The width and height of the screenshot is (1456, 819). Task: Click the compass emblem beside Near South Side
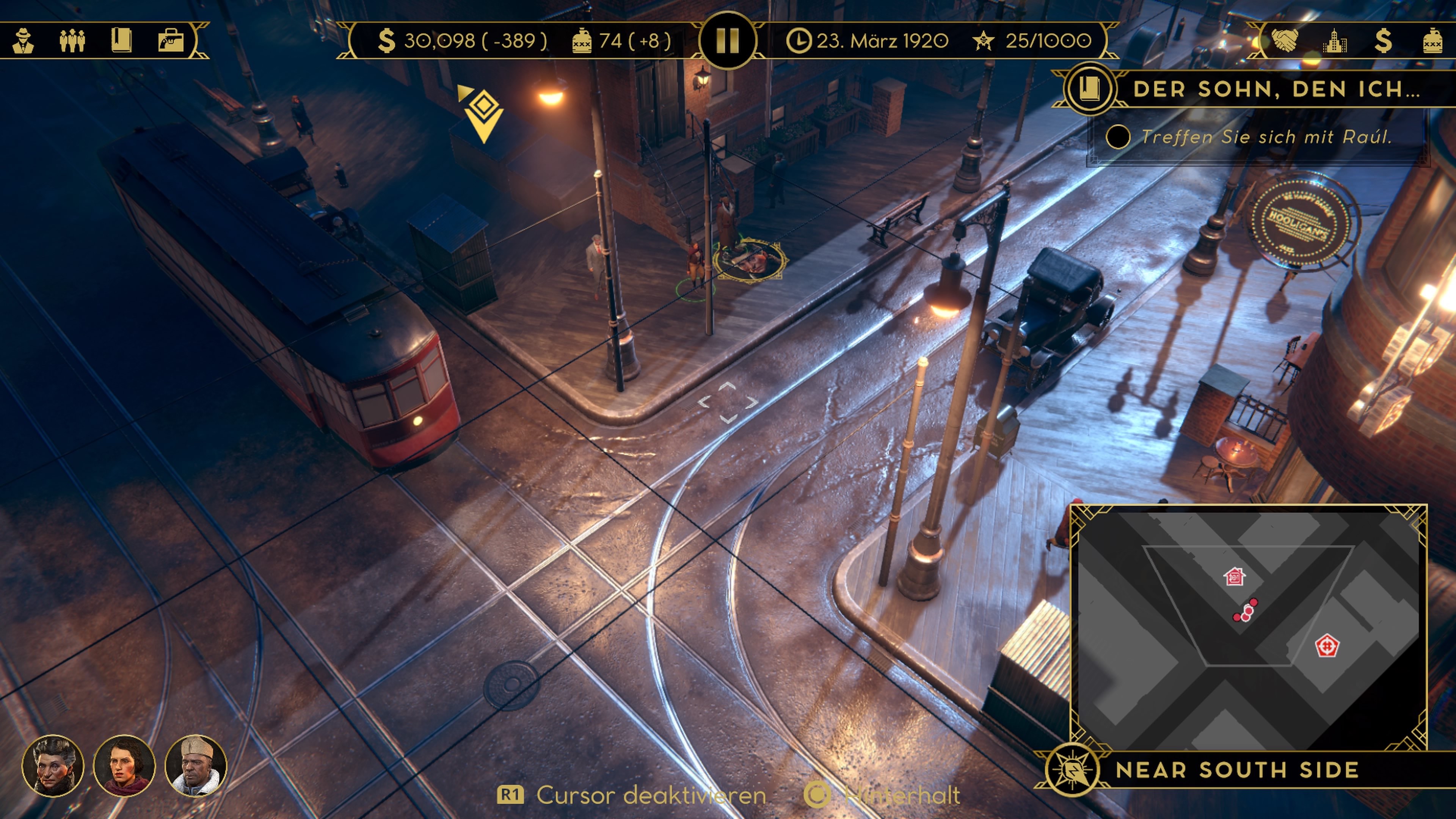point(1072,770)
